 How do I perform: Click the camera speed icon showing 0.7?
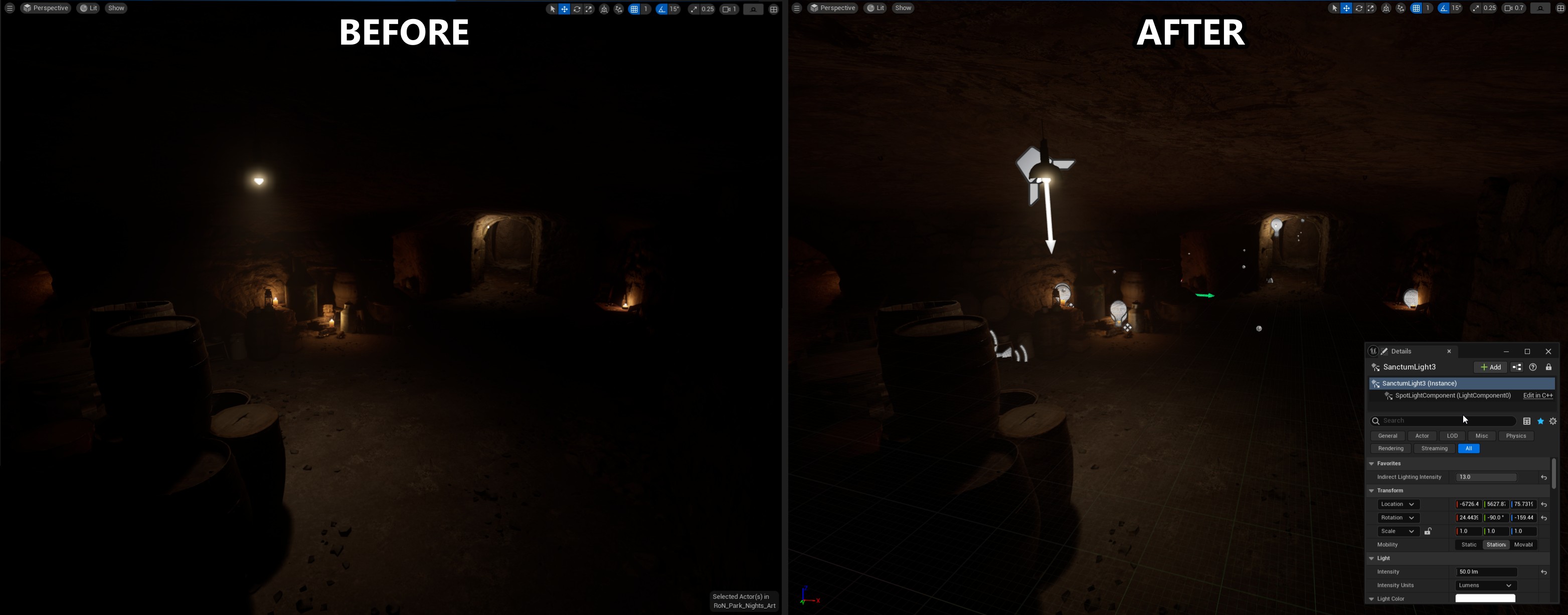[1513, 8]
